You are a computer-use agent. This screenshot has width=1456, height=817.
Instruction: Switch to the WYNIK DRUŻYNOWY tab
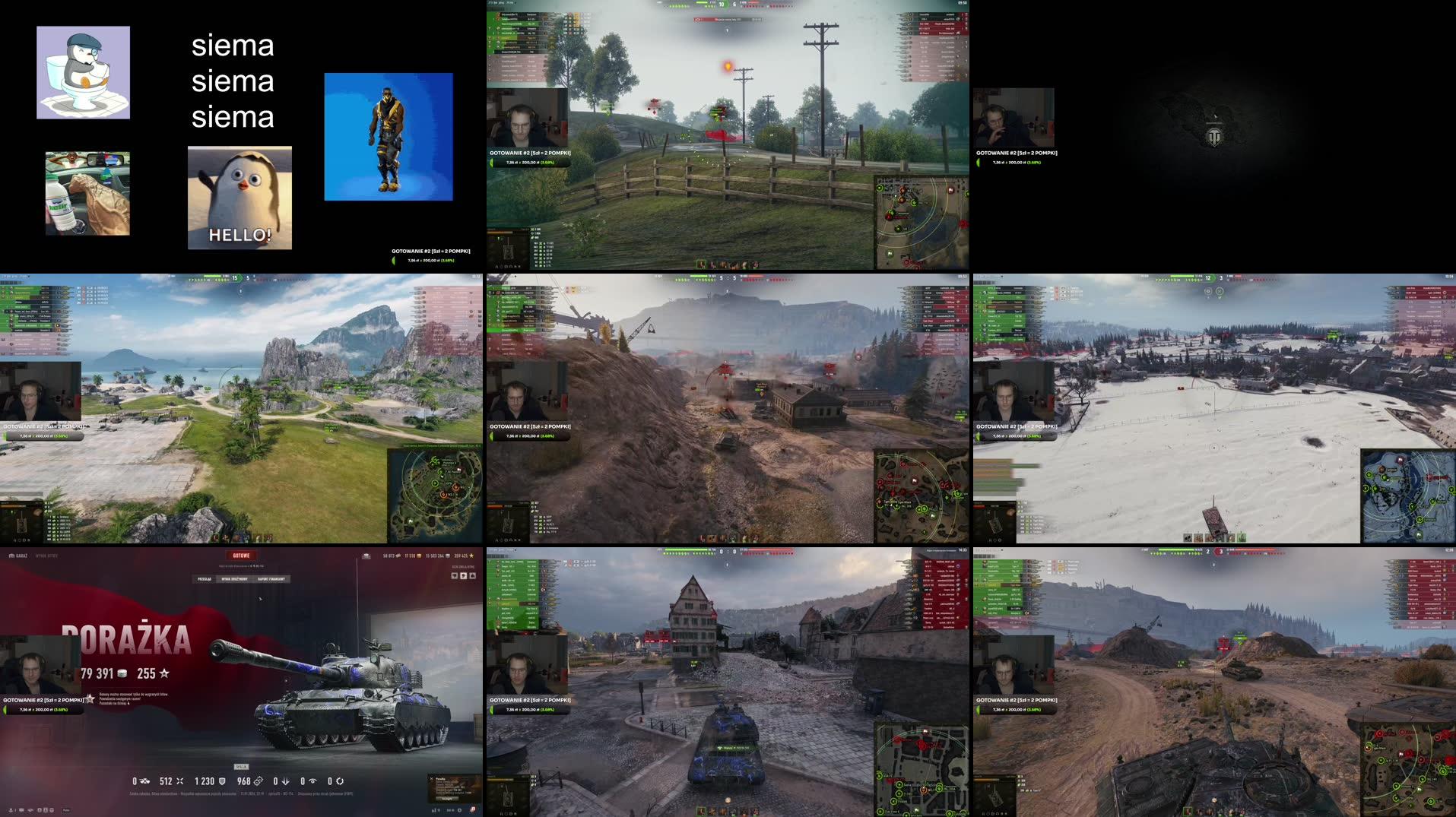[x=234, y=578]
